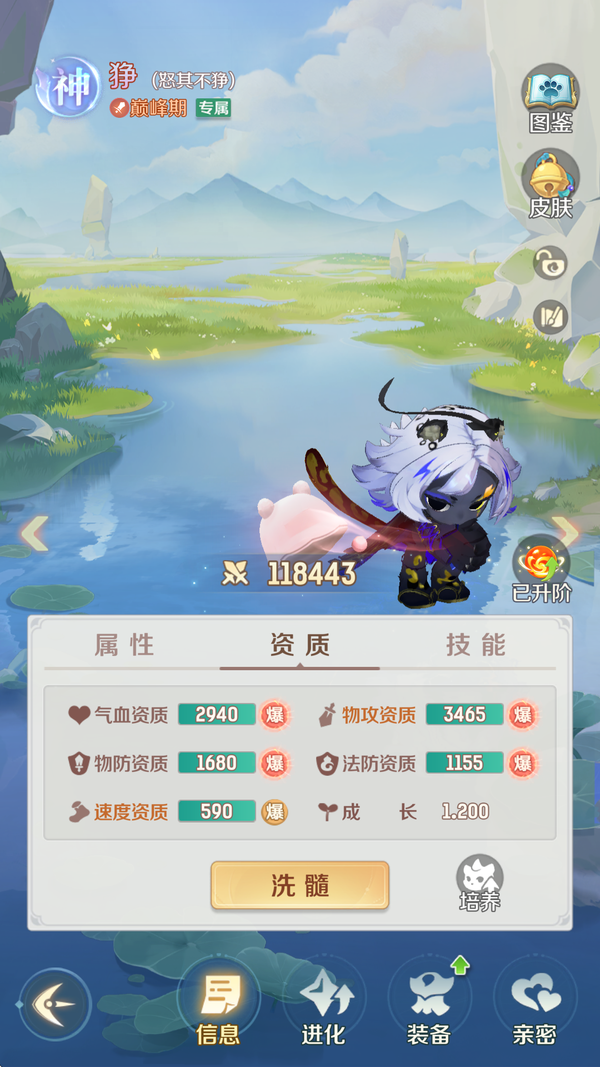Screen dimensions: 600x1067
Task: Open the 装备 equipment section
Action: (x=429, y=1005)
